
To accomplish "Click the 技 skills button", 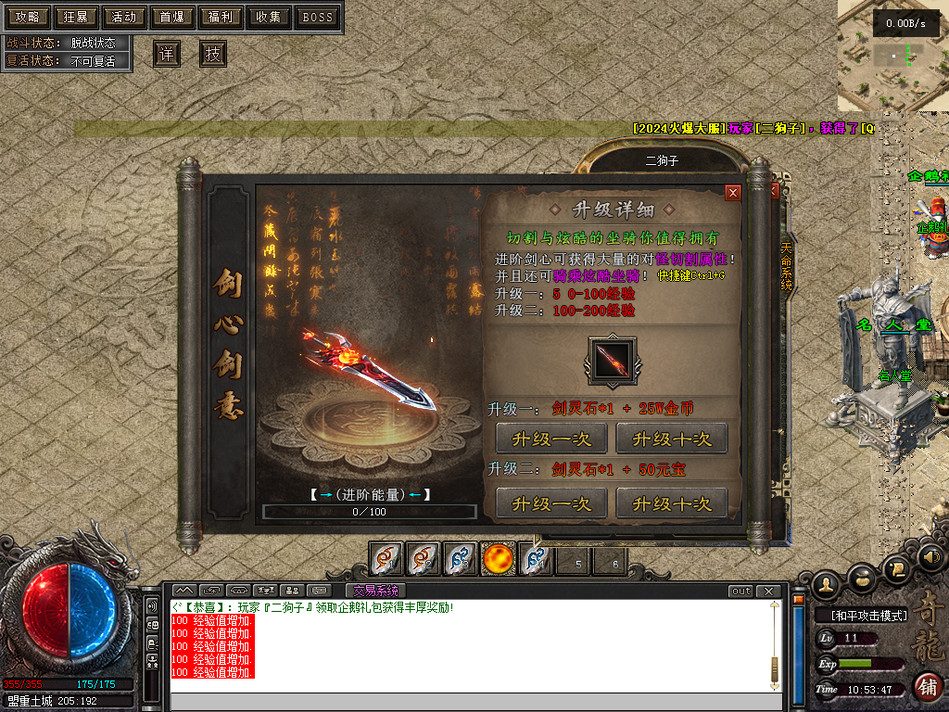I will (x=213, y=53).
